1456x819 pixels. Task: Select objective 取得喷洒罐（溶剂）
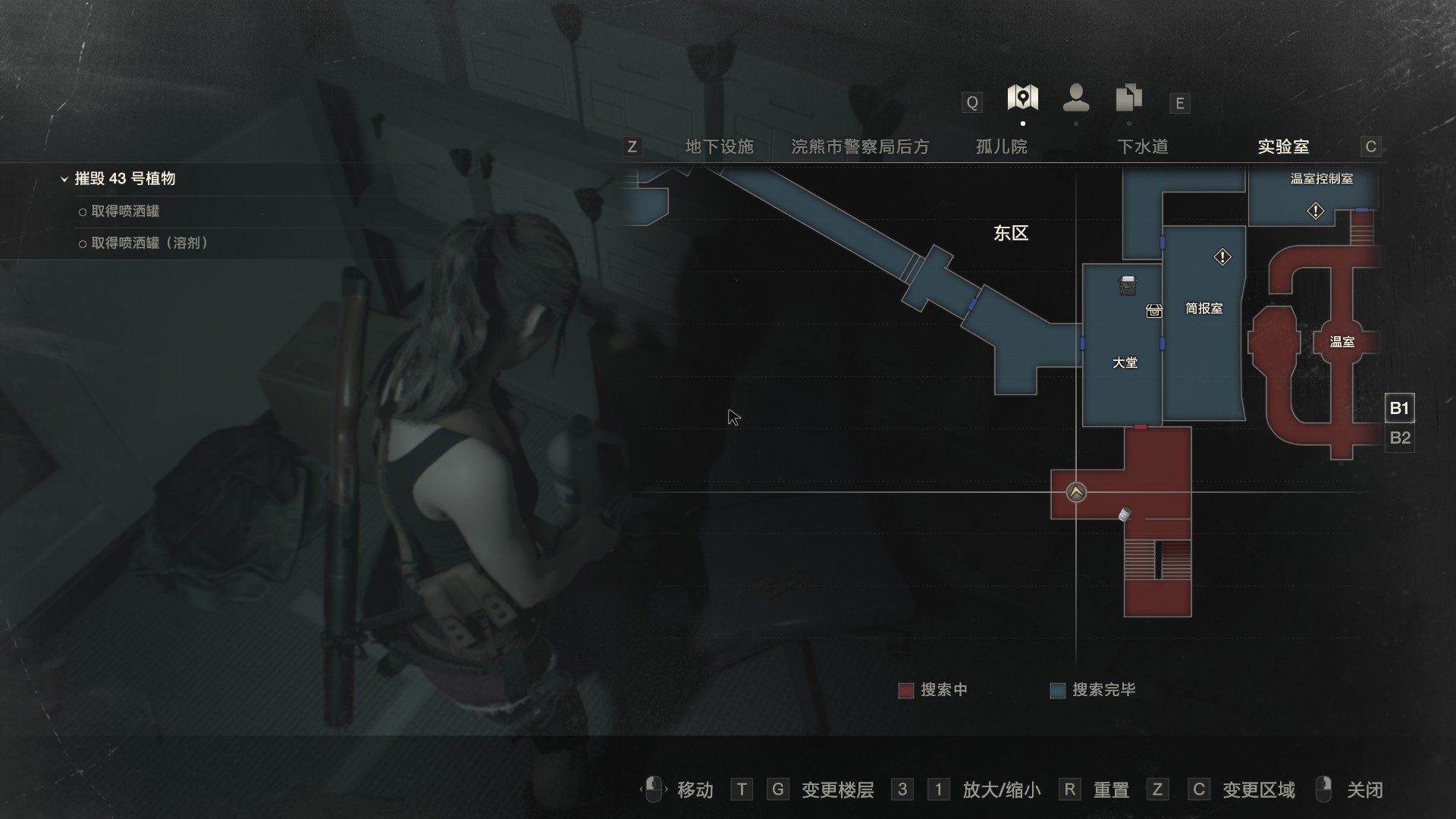point(149,243)
